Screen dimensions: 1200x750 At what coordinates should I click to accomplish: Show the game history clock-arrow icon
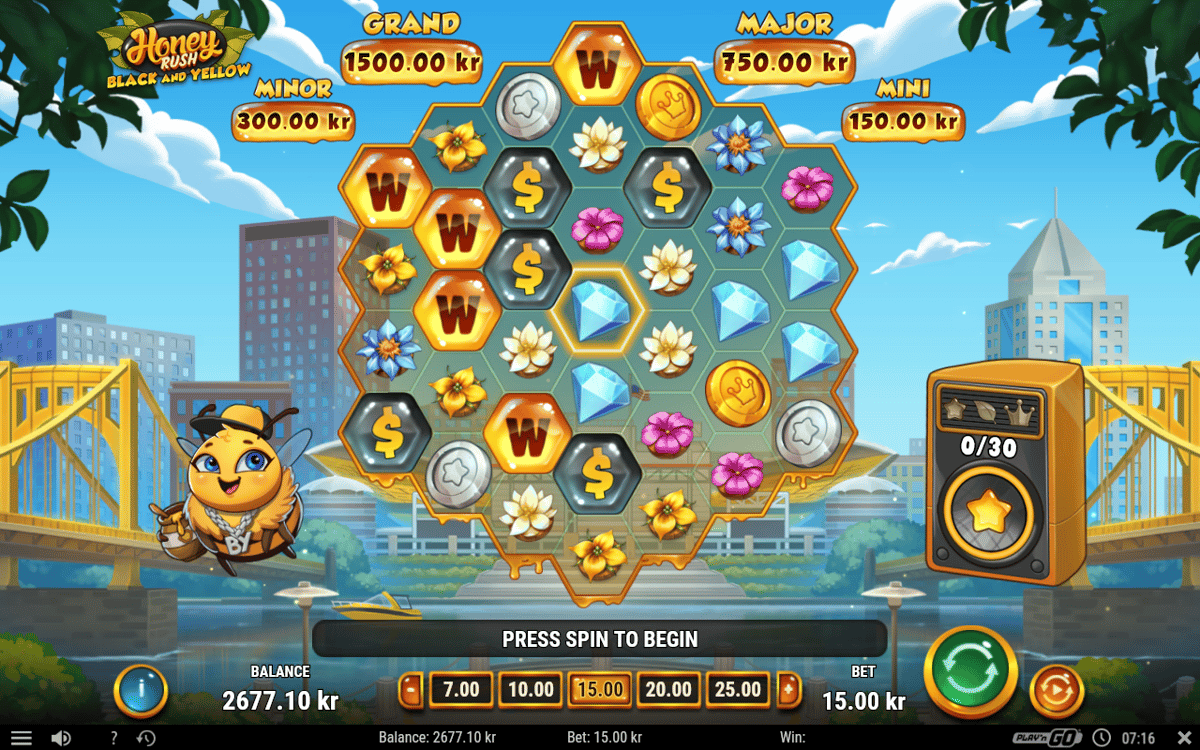point(146,738)
